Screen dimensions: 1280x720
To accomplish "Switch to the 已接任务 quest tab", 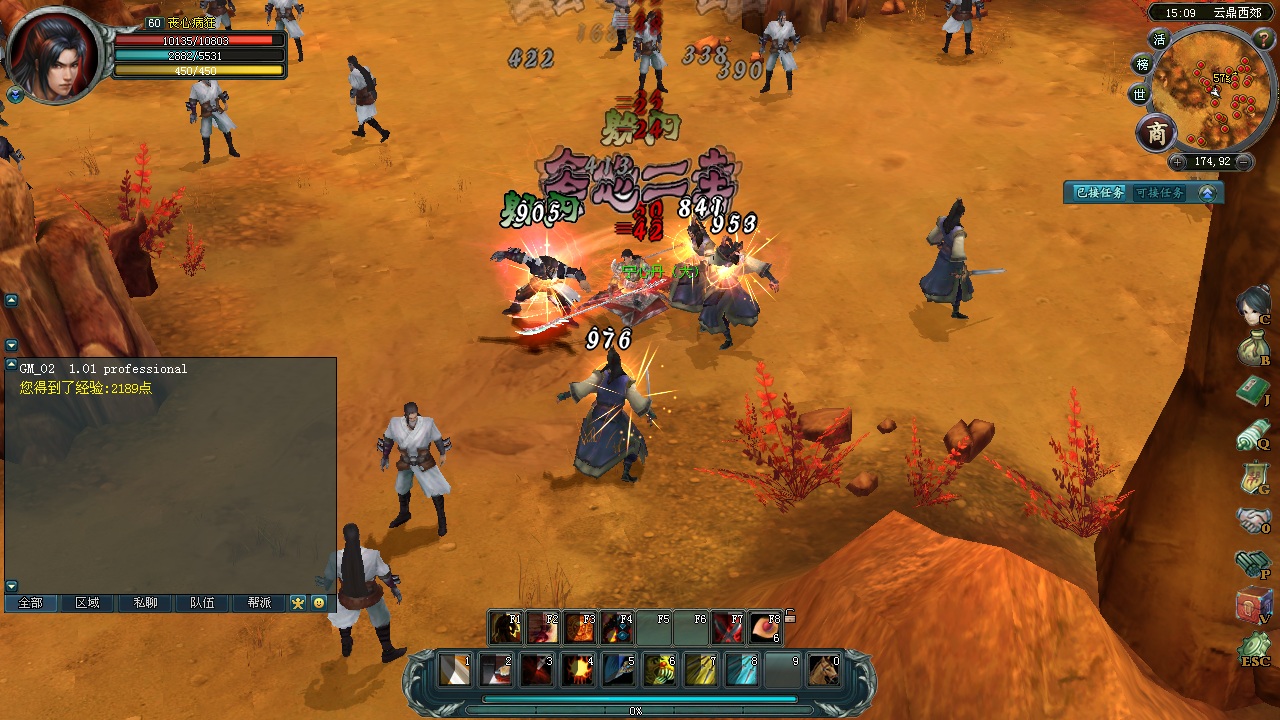I will point(1099,193).
